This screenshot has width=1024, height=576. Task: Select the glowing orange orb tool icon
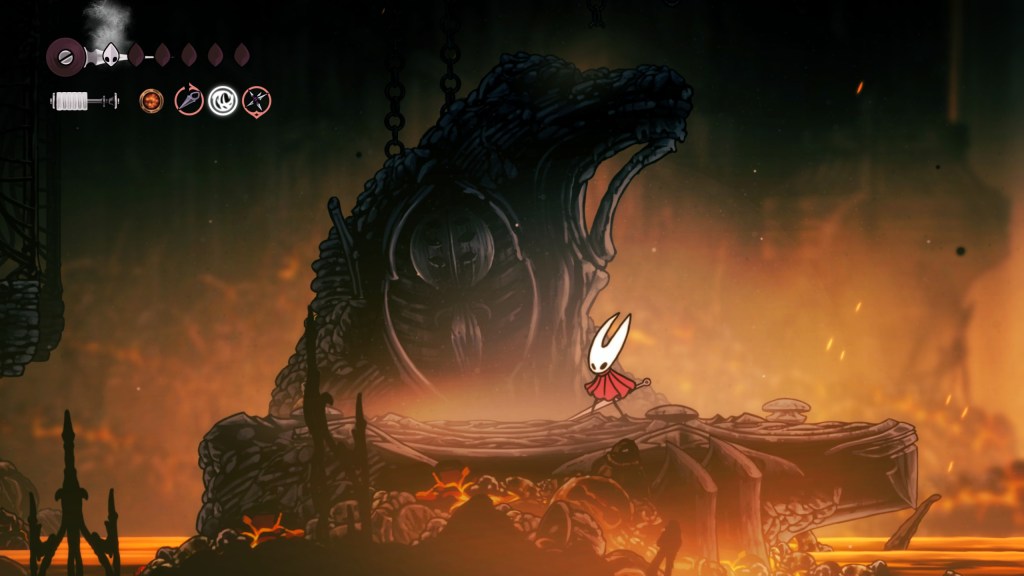(152, 100)
